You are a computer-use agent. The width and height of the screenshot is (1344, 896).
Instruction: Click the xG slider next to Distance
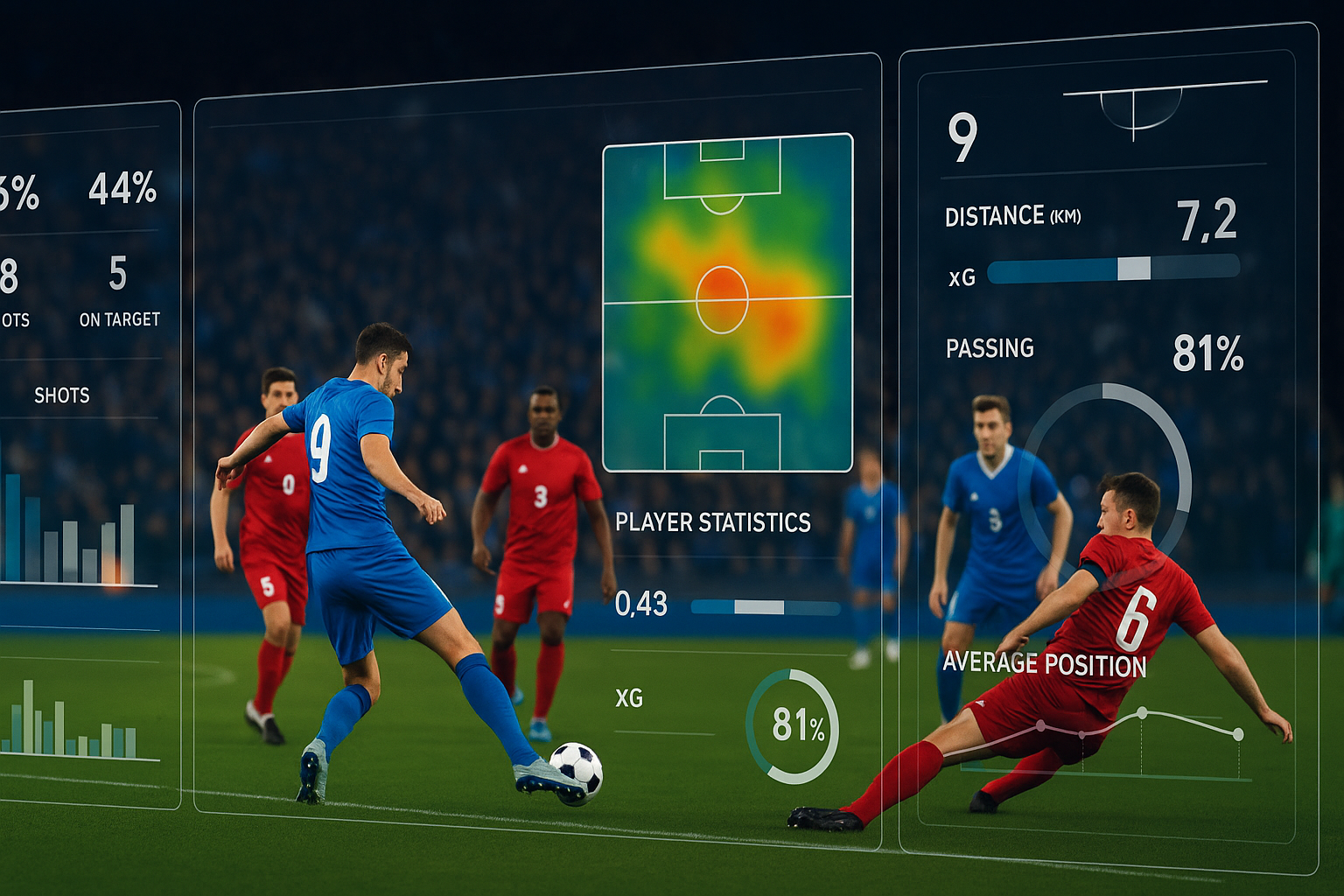tap(1113, 269)
